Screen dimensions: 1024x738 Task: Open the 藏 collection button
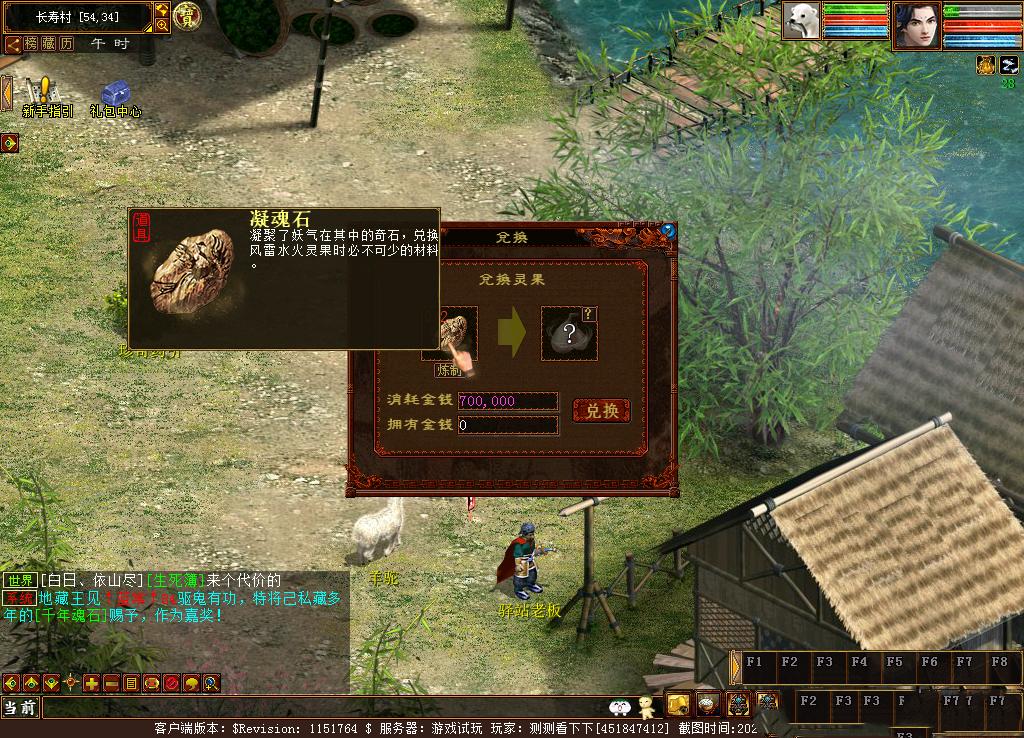49,44
